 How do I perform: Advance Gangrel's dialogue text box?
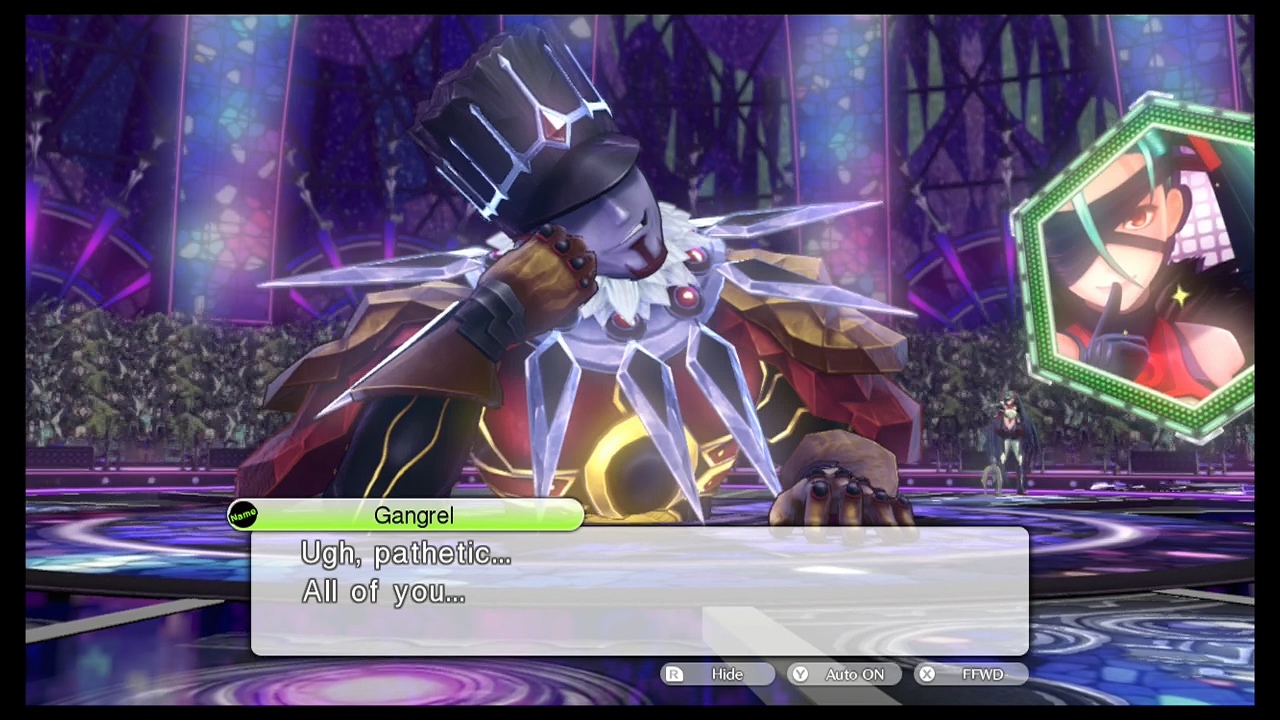pos(639,591)
